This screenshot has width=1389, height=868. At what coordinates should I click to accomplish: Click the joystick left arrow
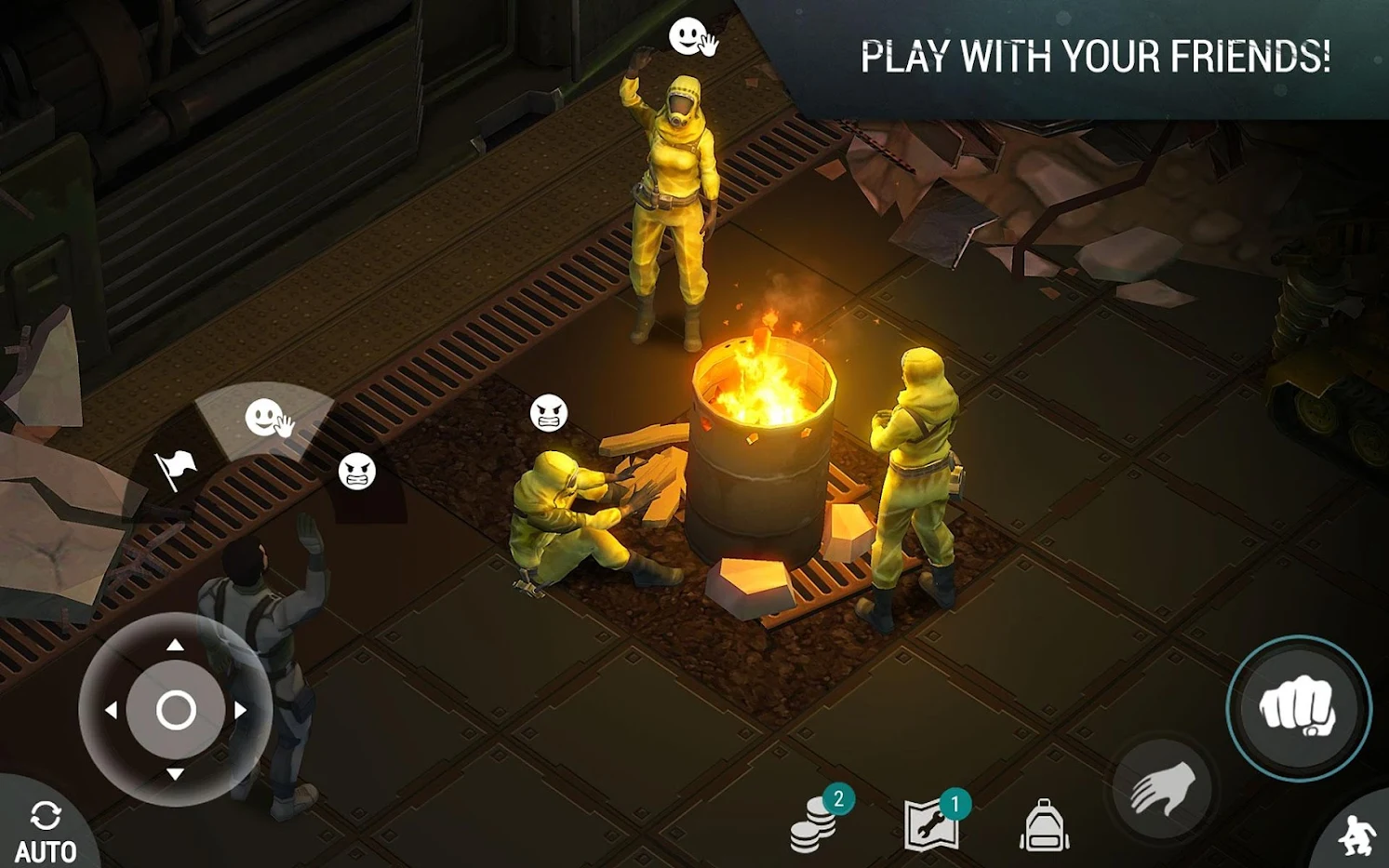110,710
